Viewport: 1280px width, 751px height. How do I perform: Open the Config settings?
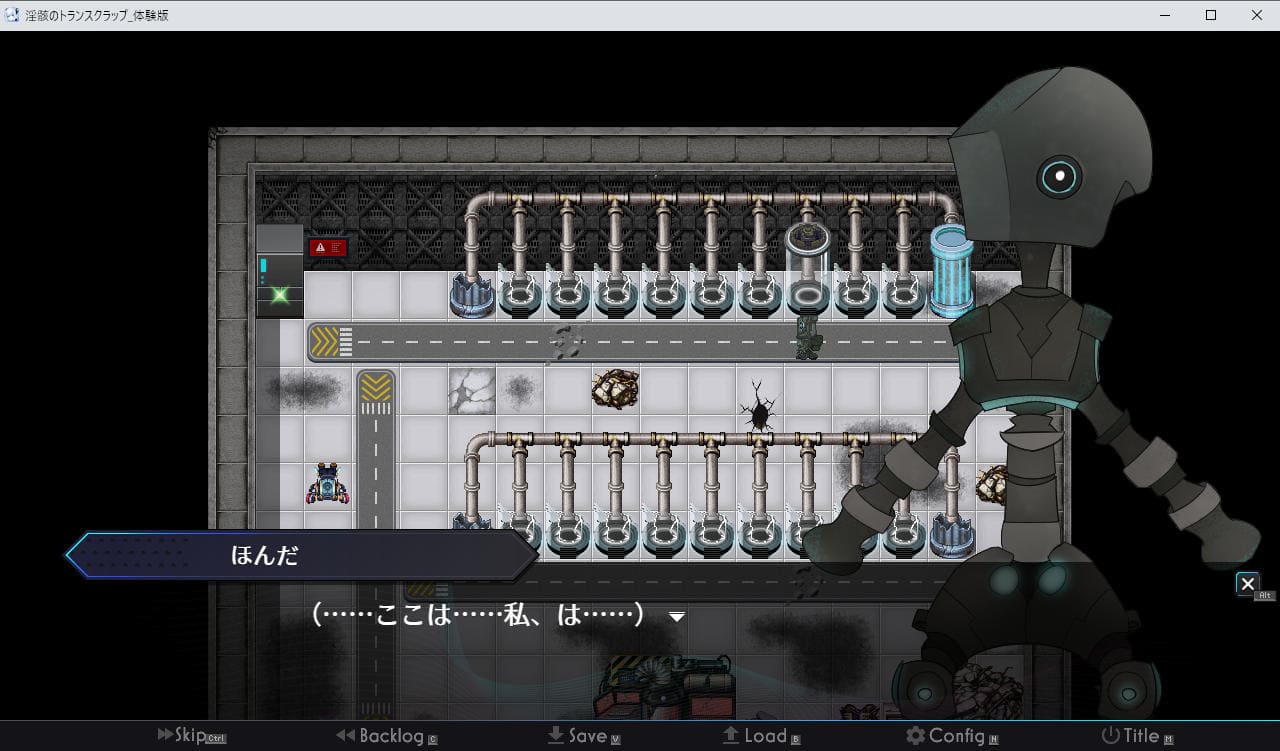951,736
